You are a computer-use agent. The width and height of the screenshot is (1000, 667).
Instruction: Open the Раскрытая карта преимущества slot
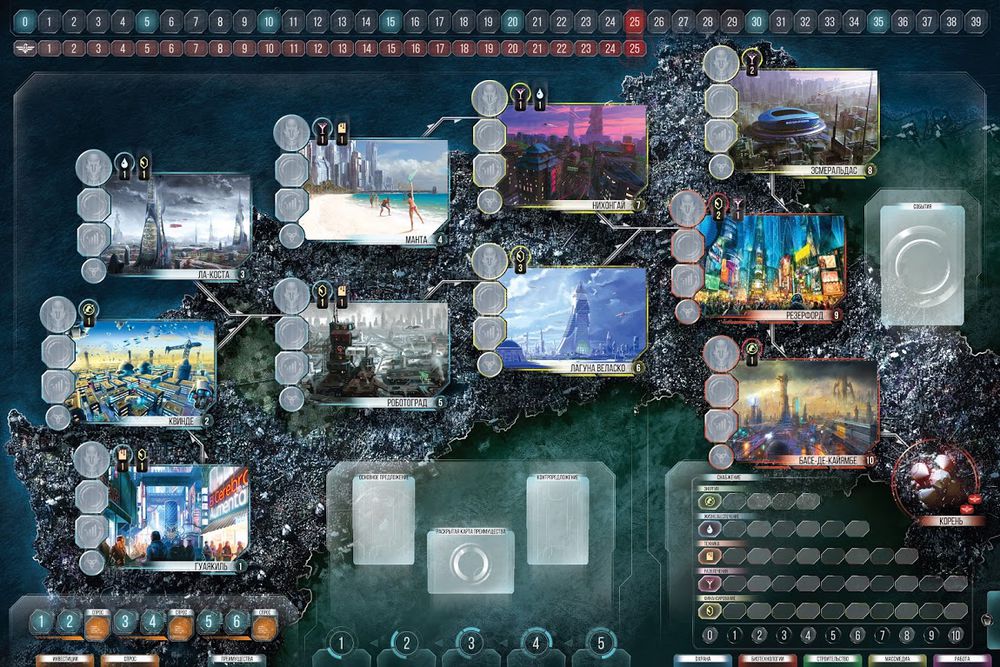click(x=470, y=560)
